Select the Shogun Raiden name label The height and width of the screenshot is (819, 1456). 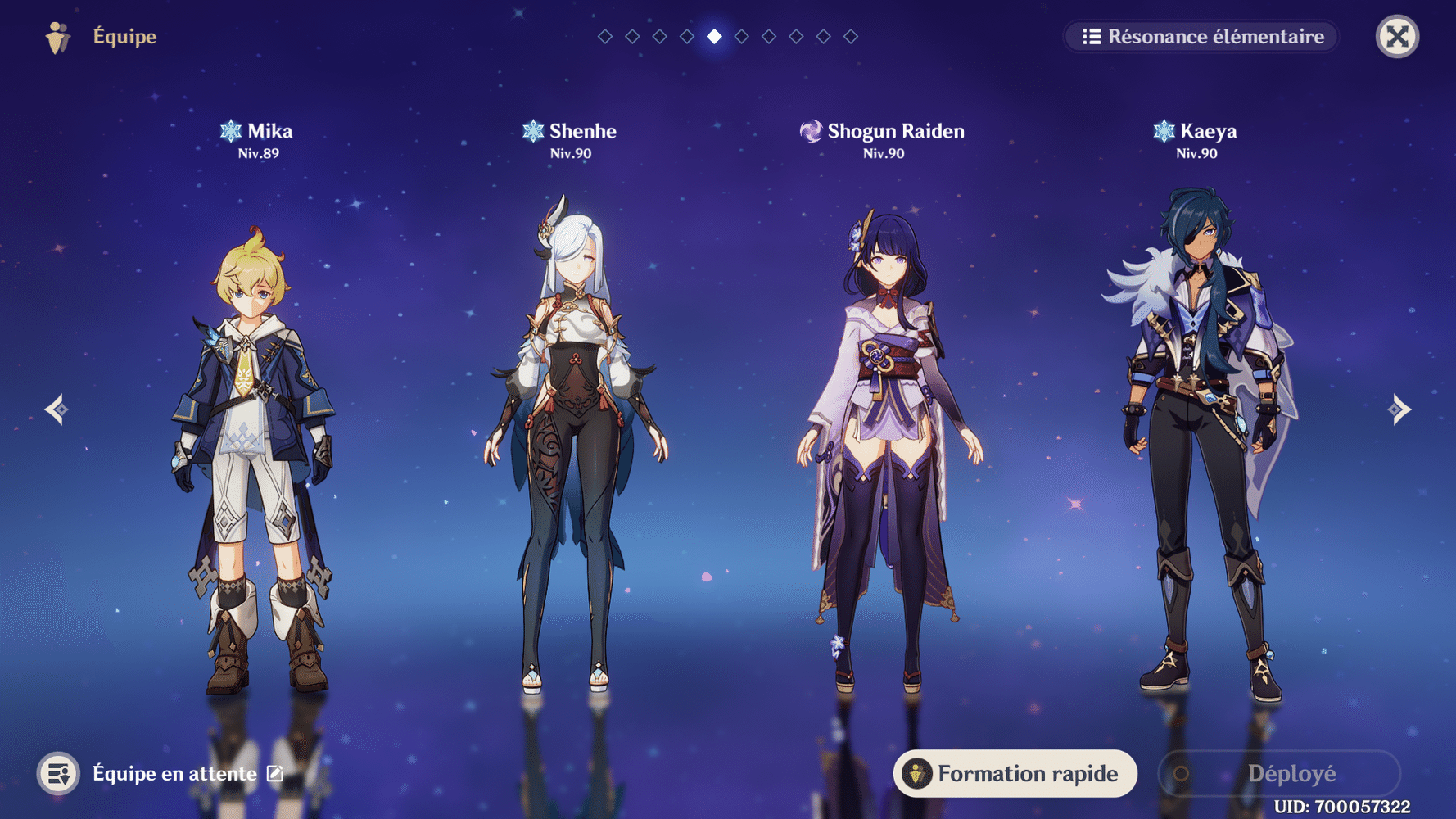point(896,130)
